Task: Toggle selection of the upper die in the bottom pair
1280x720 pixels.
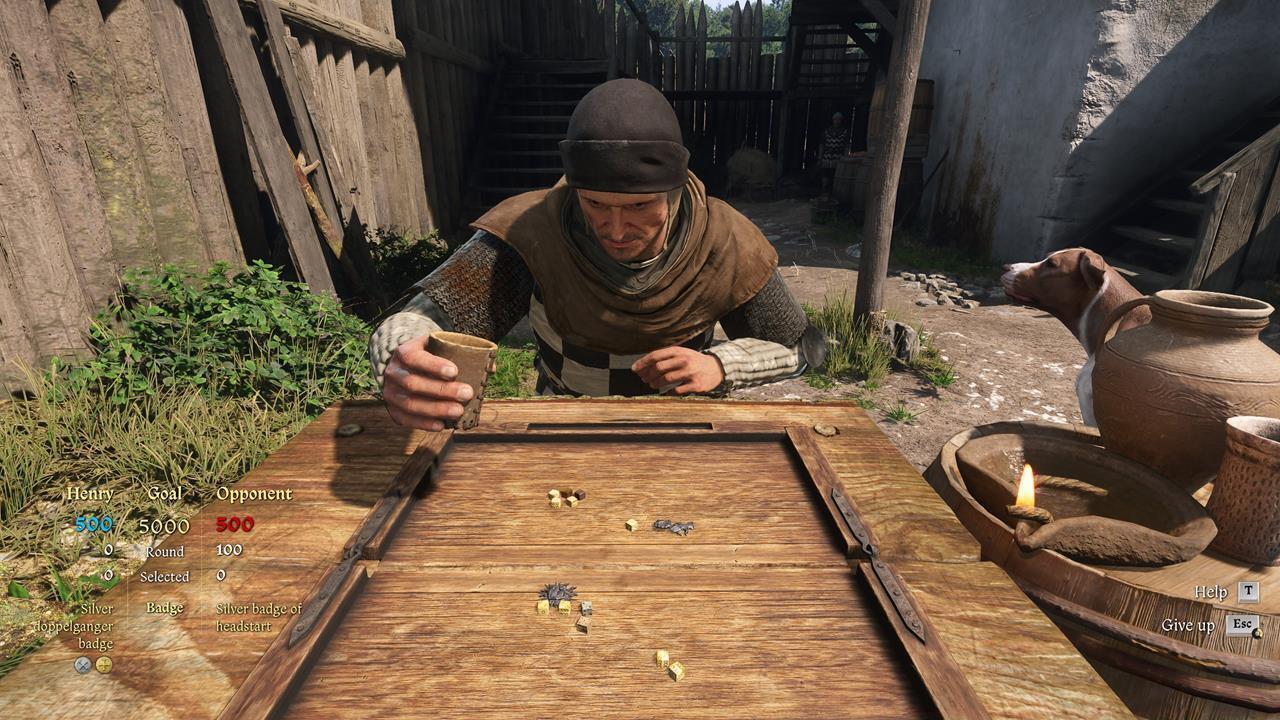Action: pyautogui.click(x=663, y=658)
